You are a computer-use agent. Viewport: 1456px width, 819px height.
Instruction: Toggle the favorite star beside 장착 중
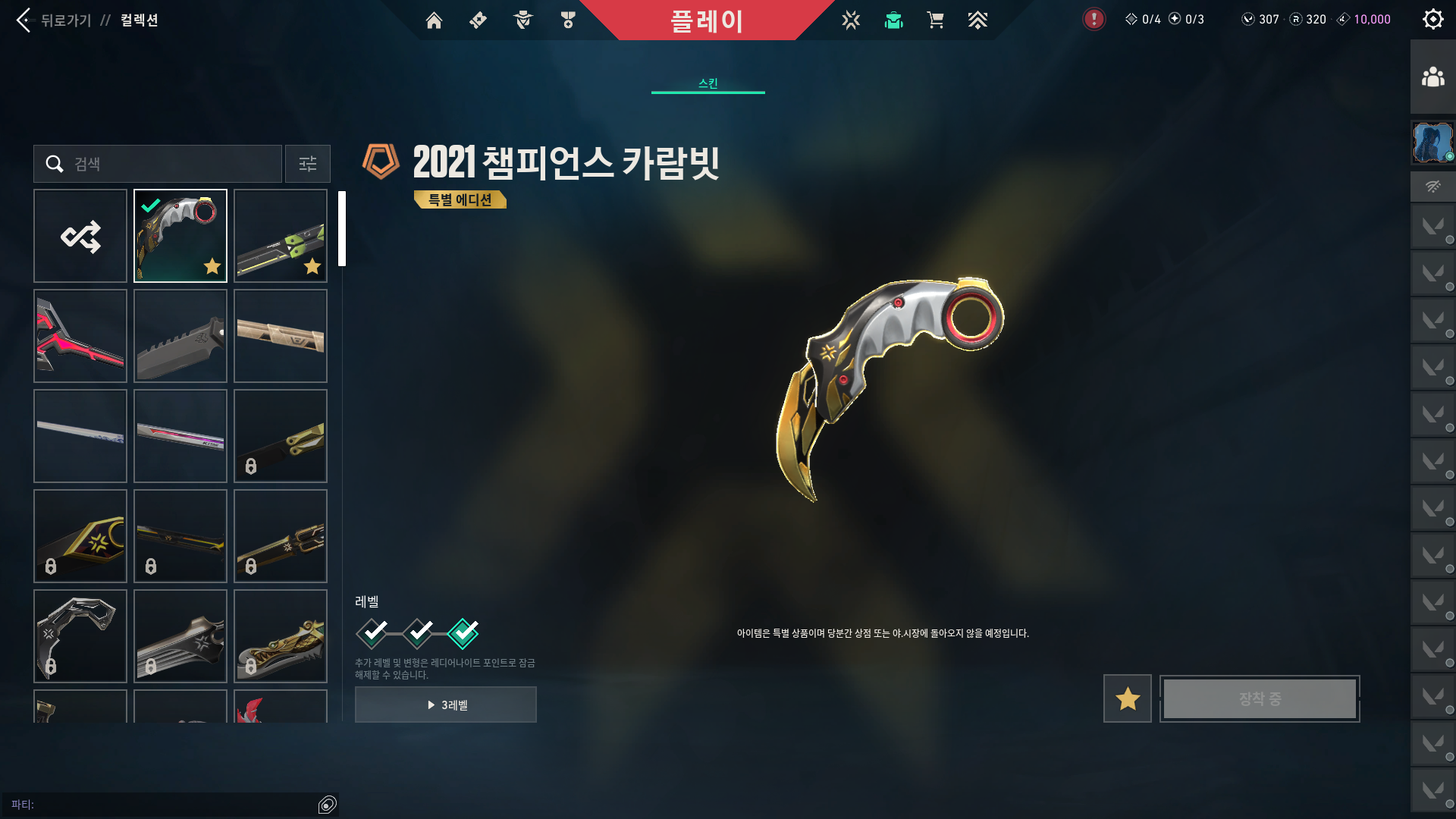coord(1127,698)
